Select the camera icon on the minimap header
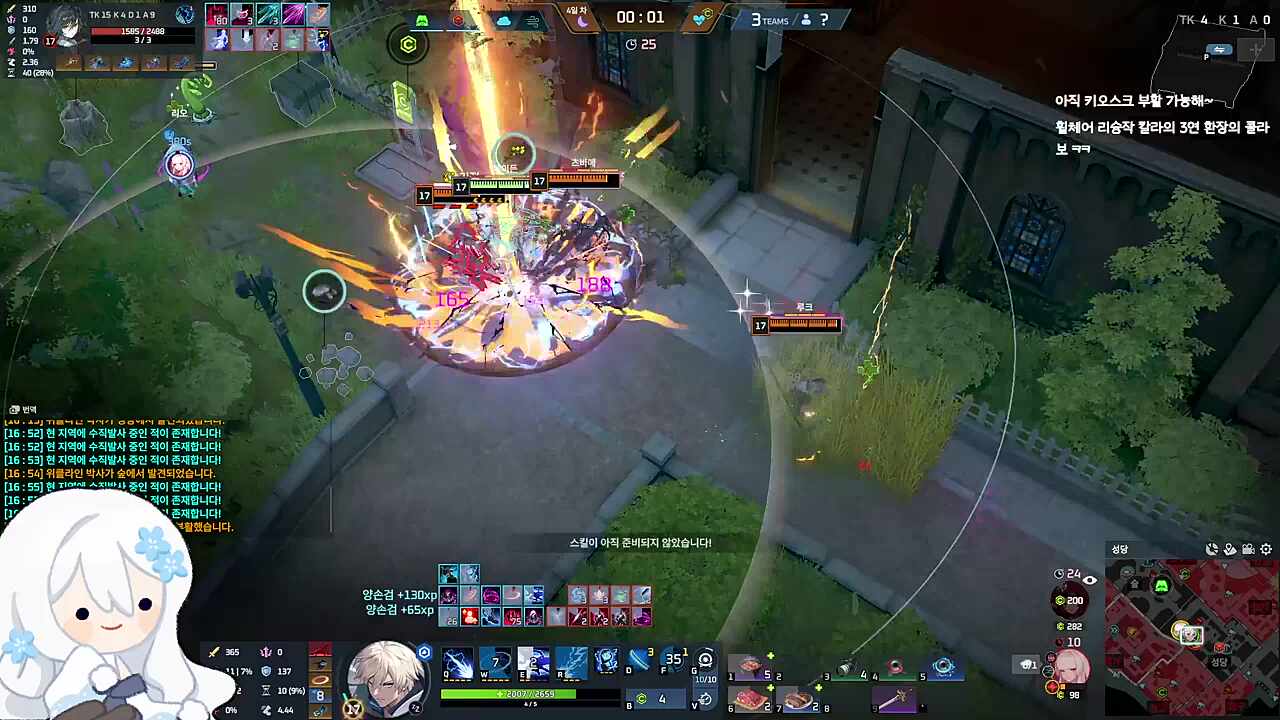The height and width of the screenshot is (720, 1280). 1248,550
